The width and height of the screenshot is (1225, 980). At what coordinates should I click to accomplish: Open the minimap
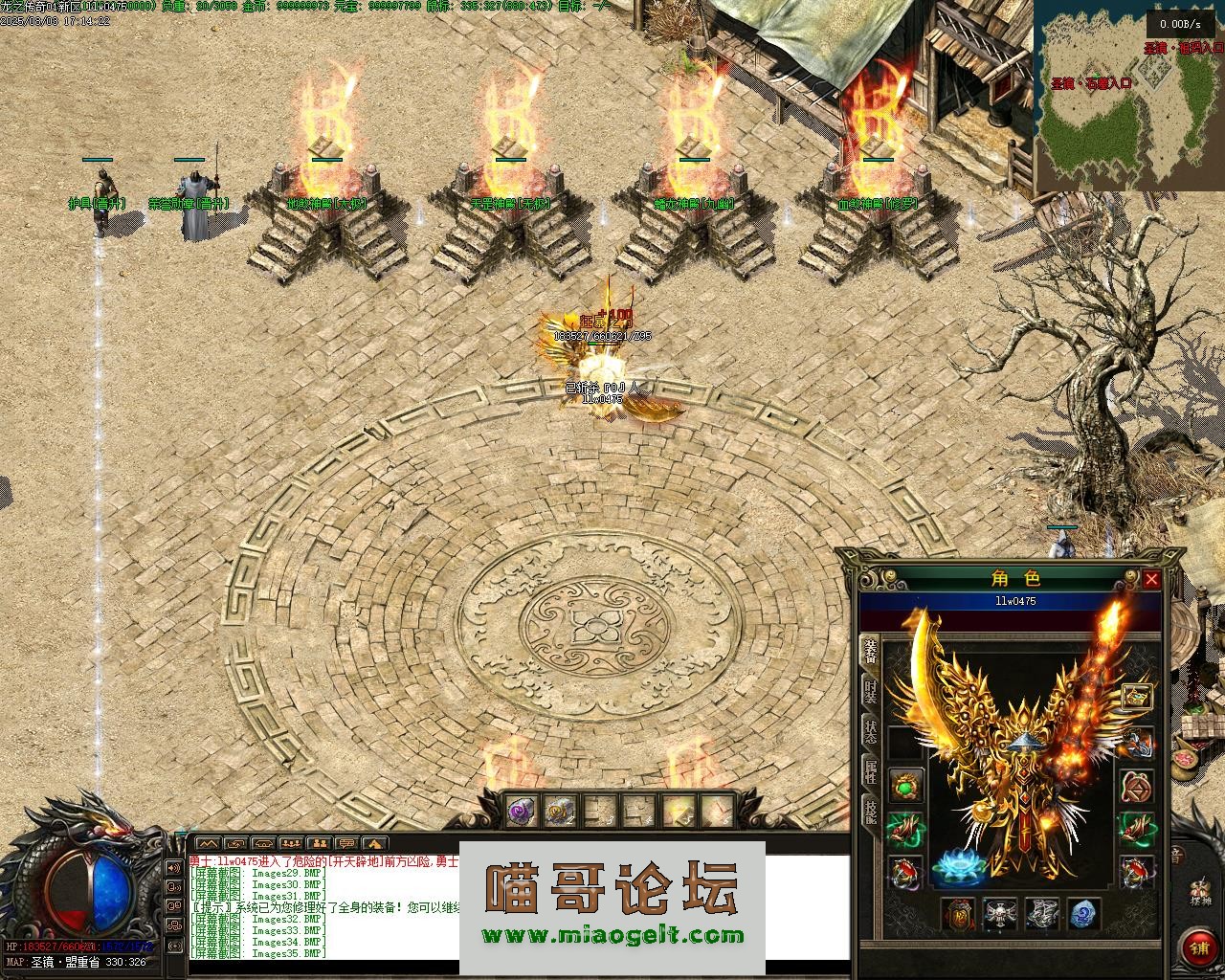click(1129, 96)
